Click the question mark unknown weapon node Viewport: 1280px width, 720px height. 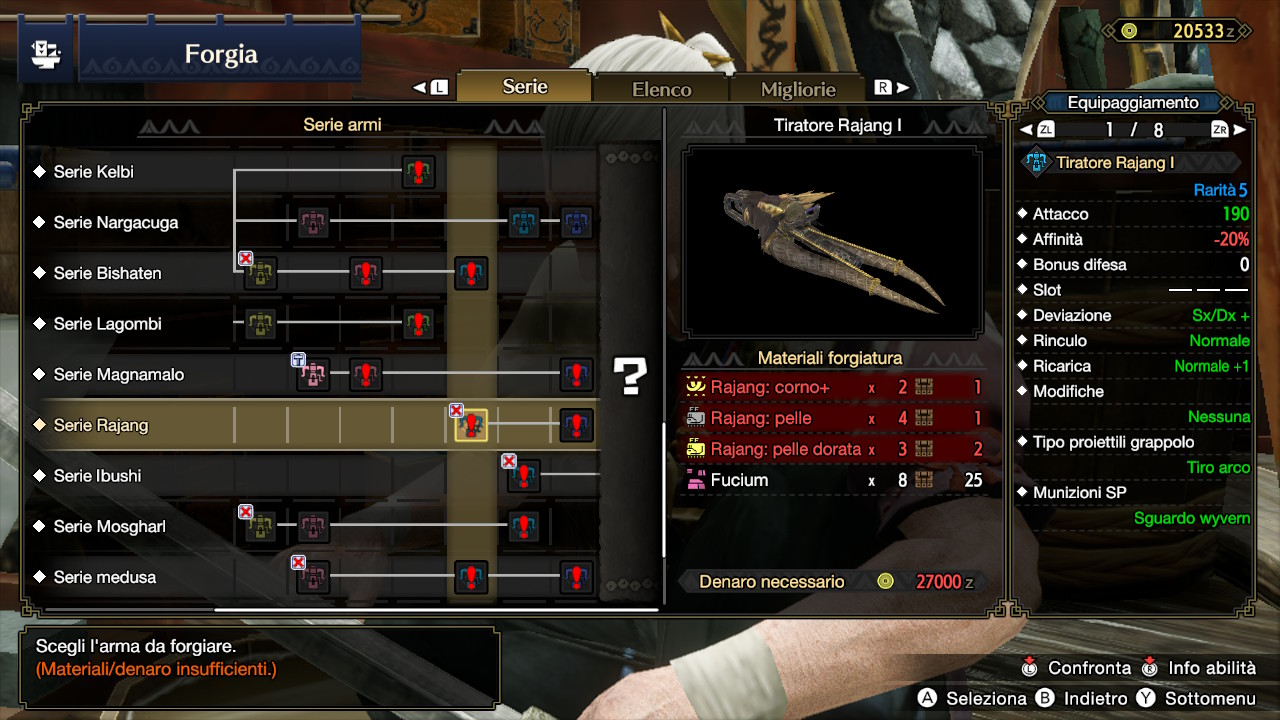[631, 375]
